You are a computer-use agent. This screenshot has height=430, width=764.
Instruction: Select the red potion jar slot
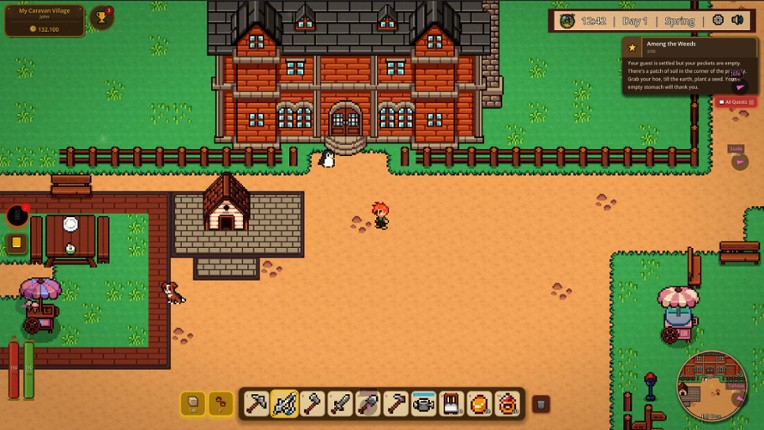pos(508,404)
